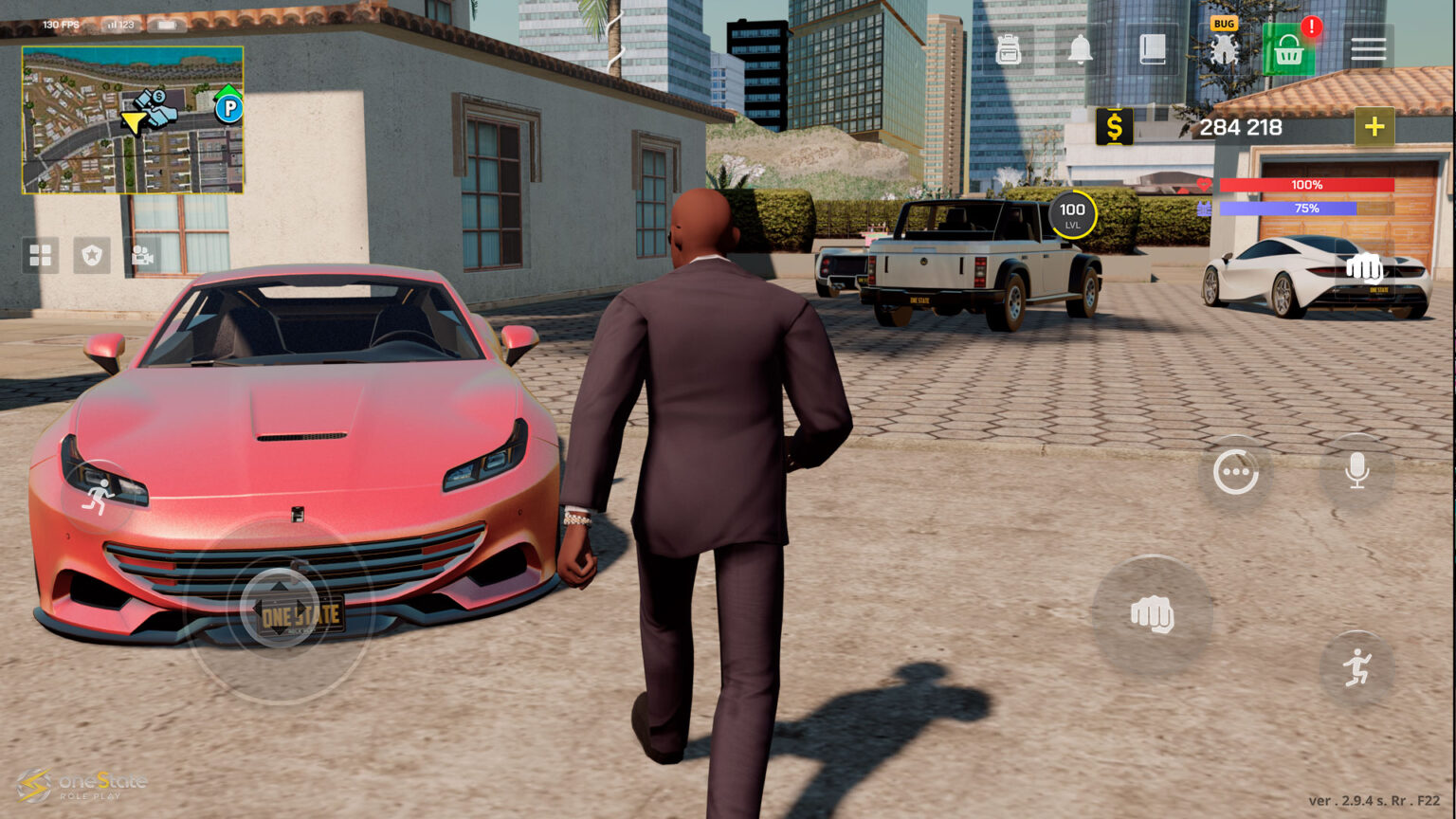The height and width of the screenshot is (819, 1456).
Task: Open the backpack inventory
Action: [1008, 49]
